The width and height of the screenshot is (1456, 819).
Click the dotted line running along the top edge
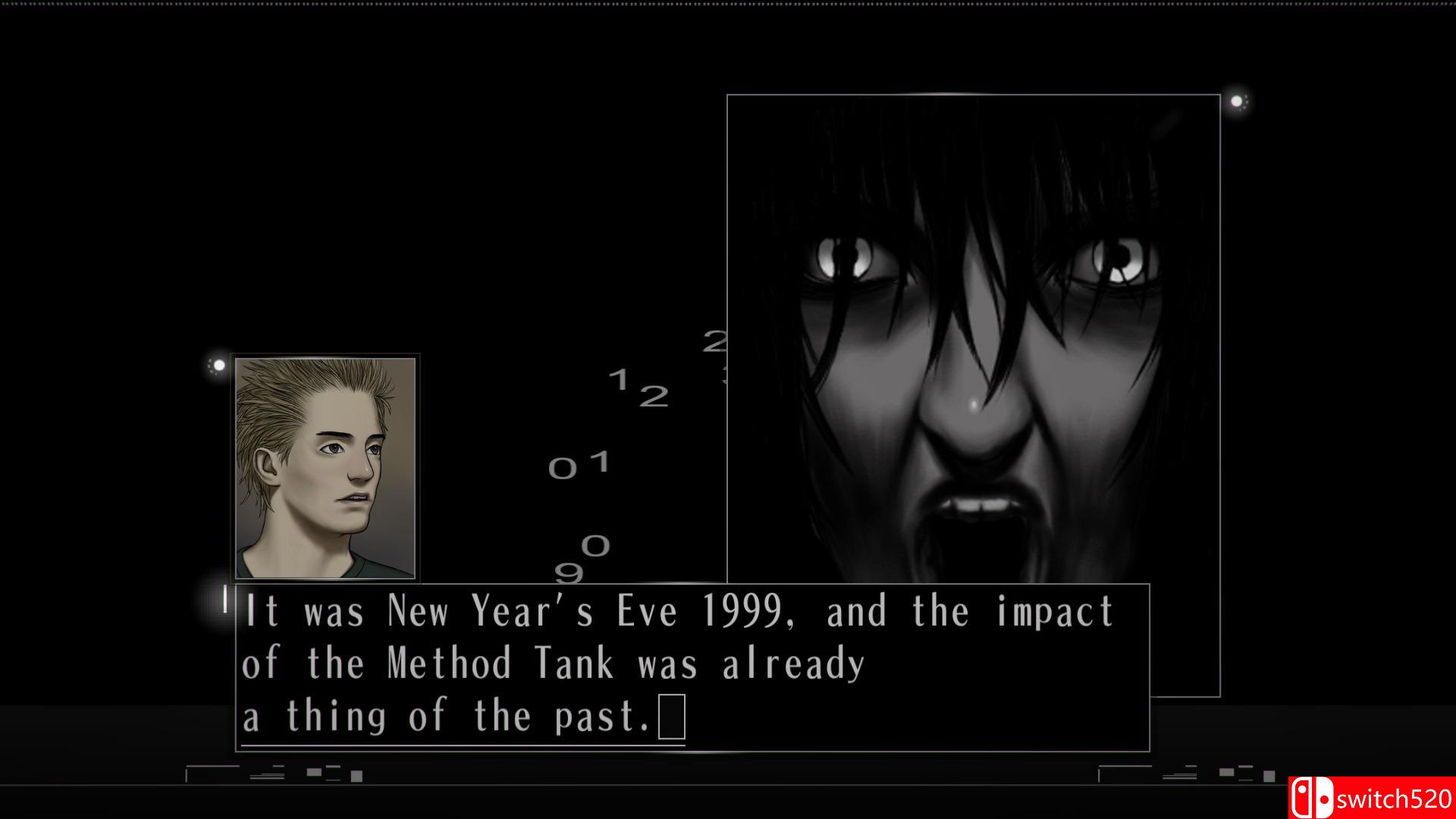pos(728,4)
